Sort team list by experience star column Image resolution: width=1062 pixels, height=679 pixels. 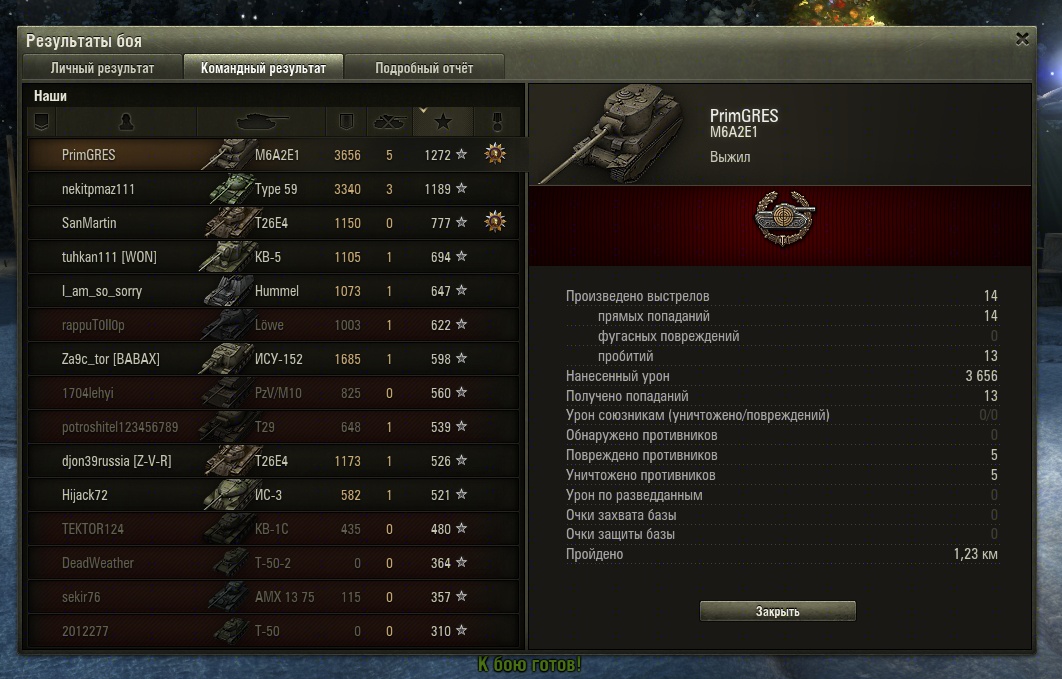(443, 121)
